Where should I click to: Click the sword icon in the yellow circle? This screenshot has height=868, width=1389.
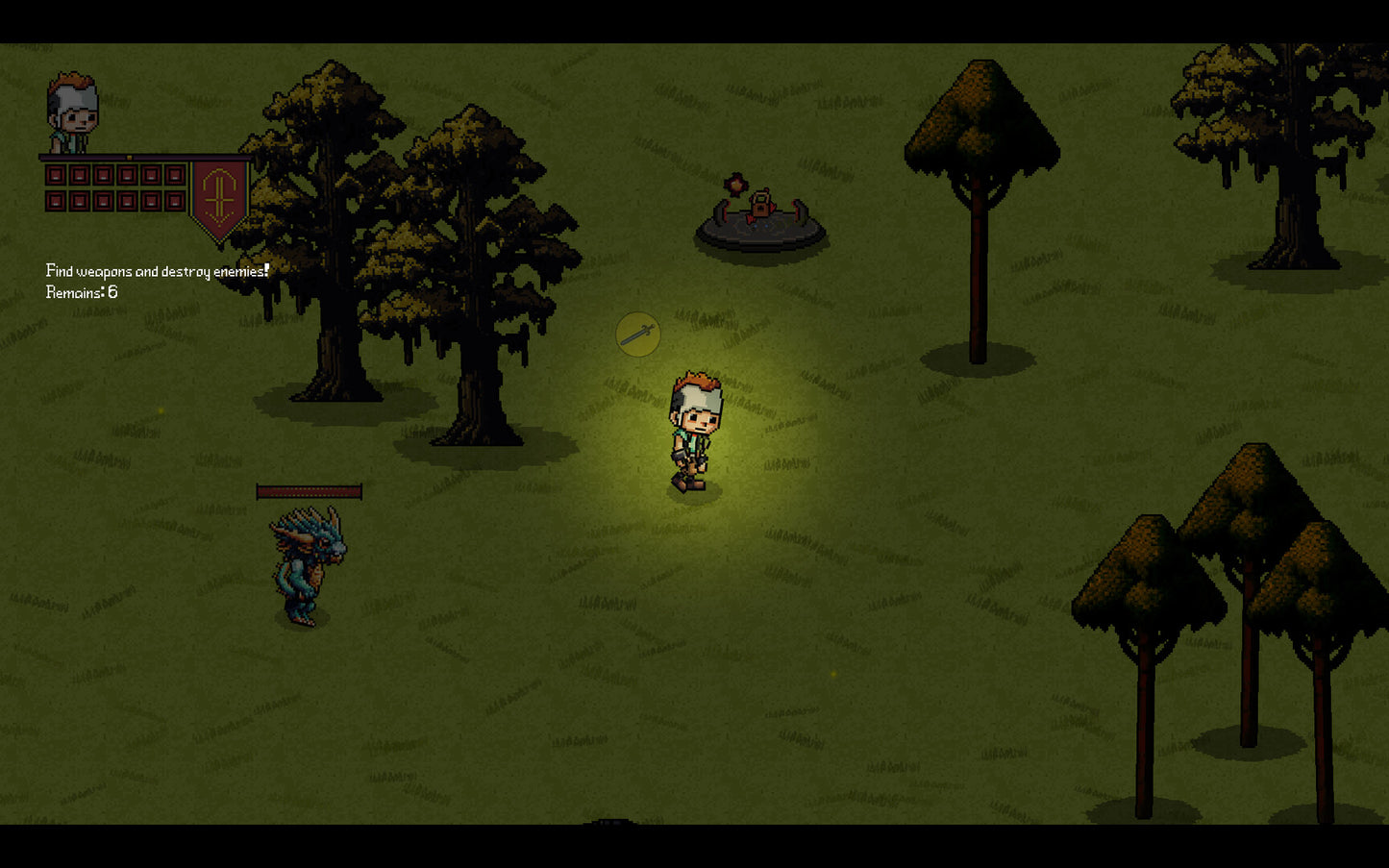click(638, 335)
